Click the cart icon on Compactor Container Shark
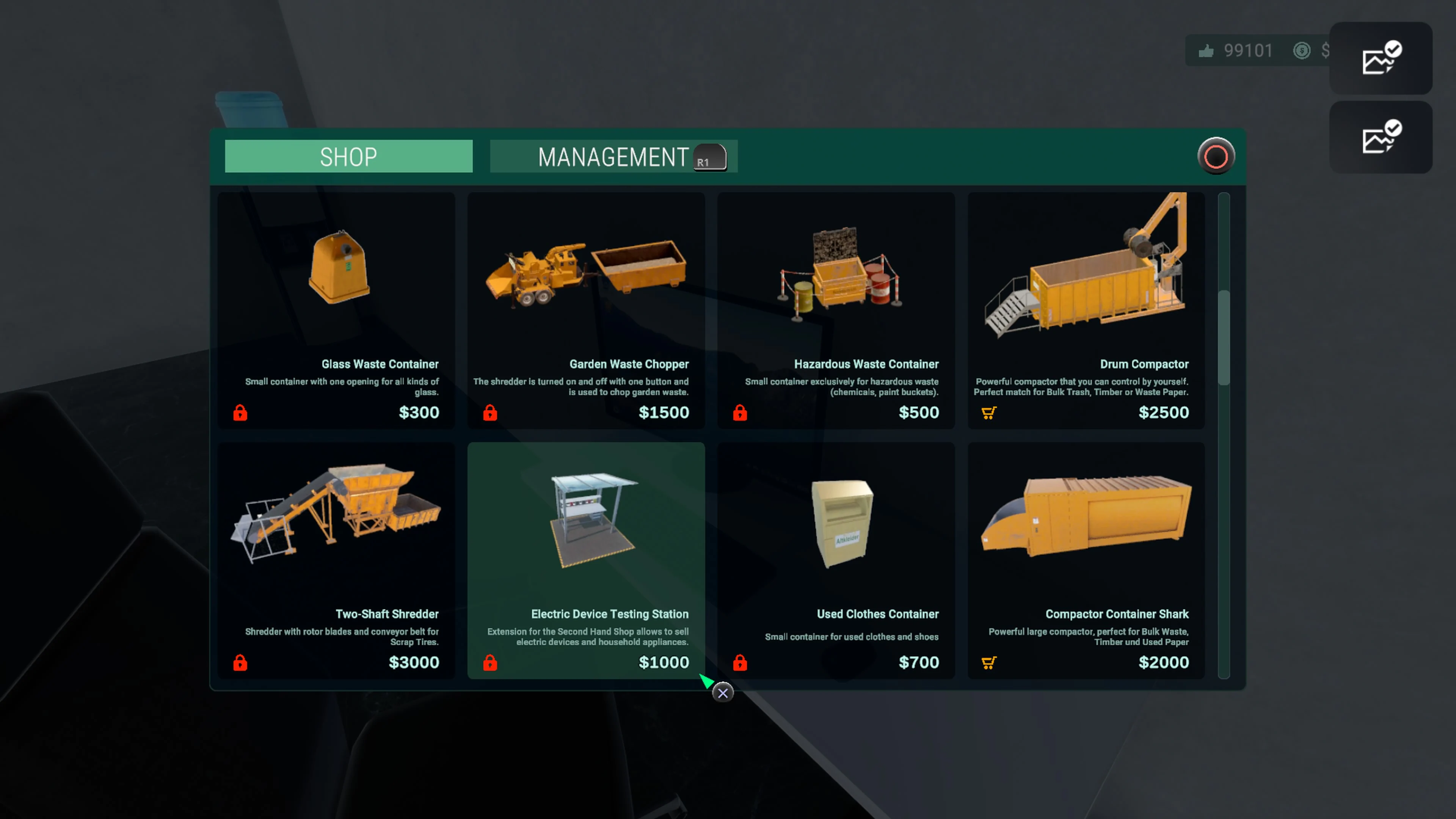Image resolution: width=1456 pixels, height=819 pixels. pos(988,662)
